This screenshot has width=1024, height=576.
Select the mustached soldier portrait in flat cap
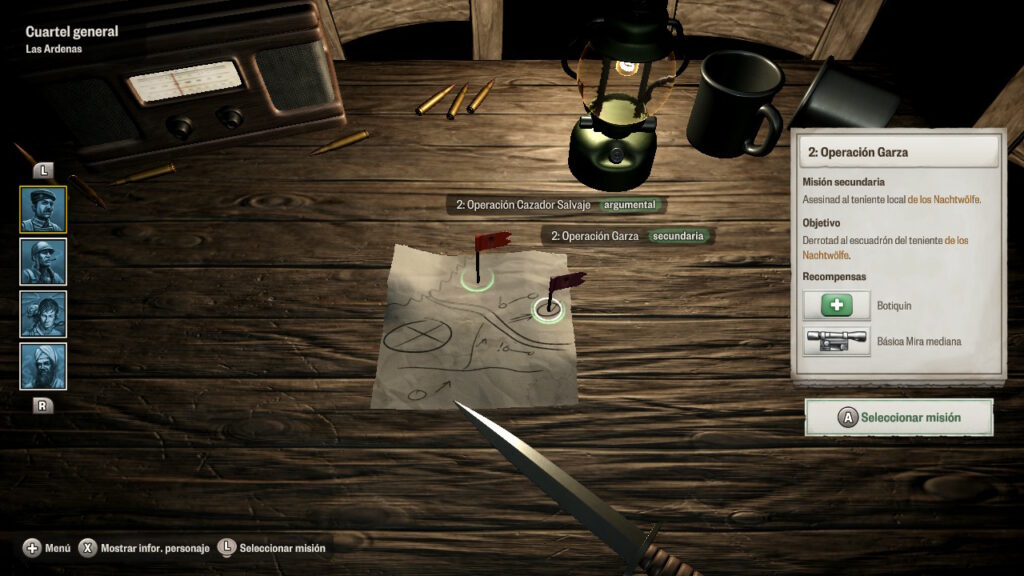43,210
